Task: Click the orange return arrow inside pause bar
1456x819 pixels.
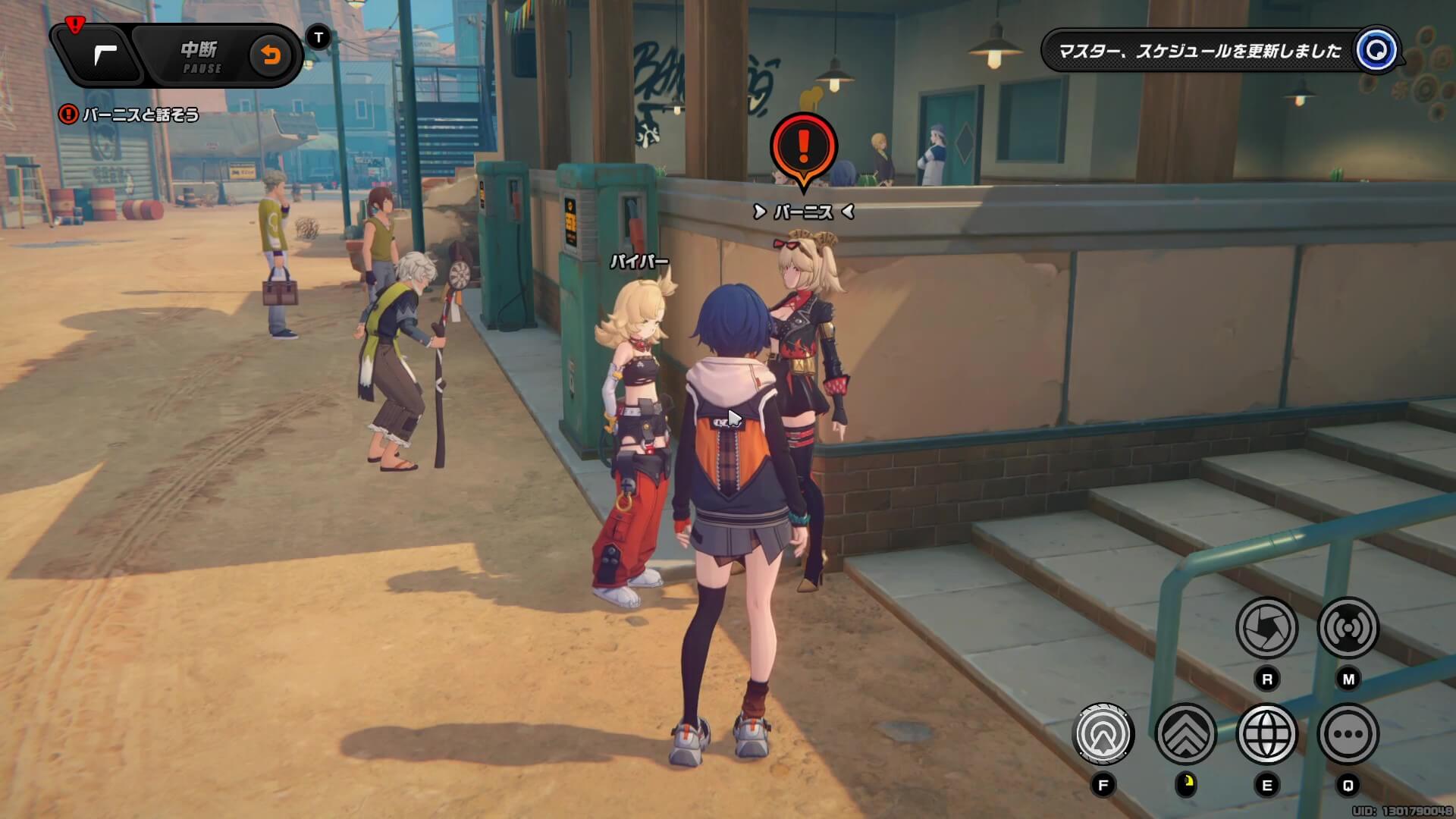Action: pos(273,55)
